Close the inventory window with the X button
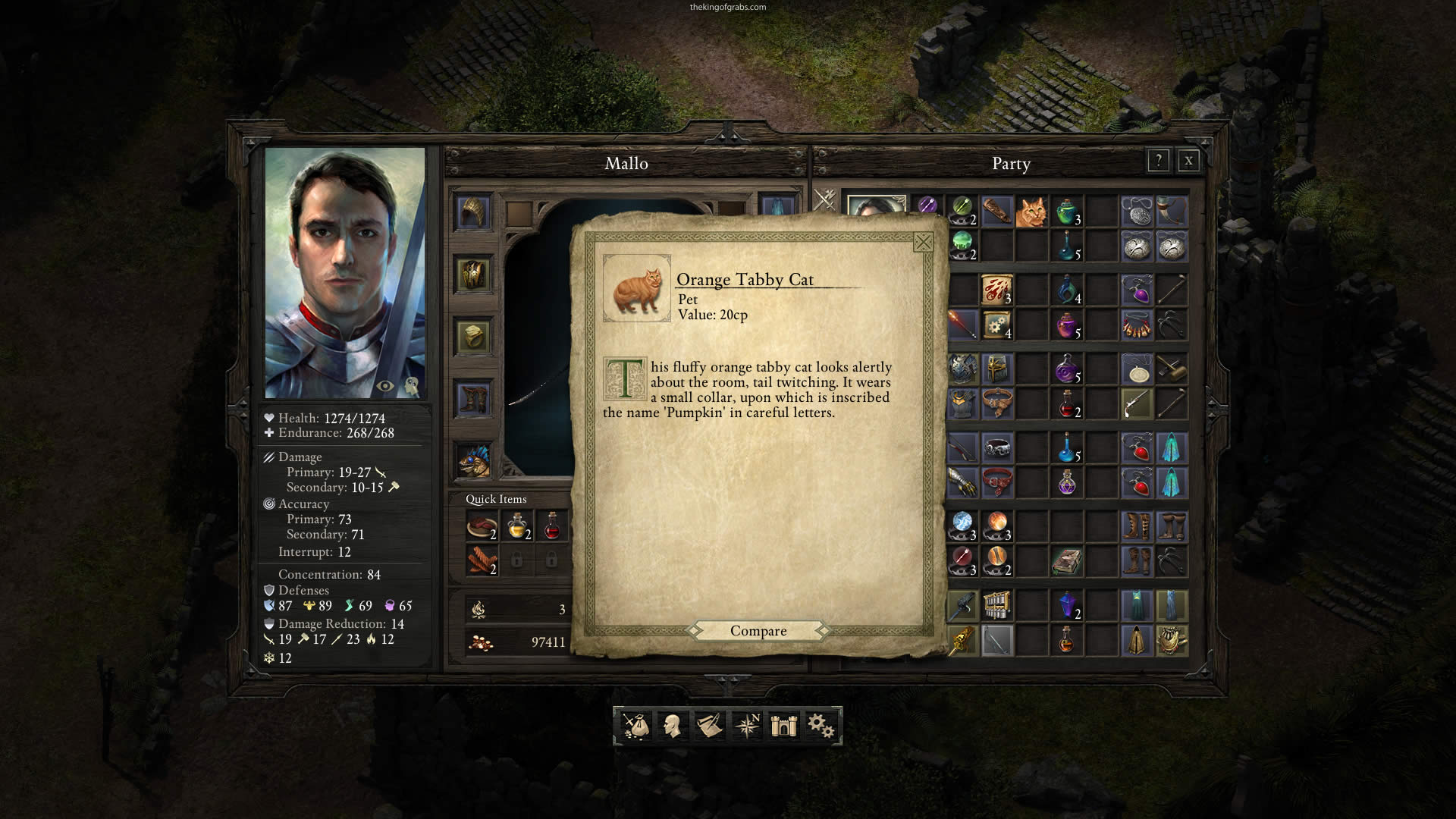This screenshot has height=819, width=1456. (1188, 161)
